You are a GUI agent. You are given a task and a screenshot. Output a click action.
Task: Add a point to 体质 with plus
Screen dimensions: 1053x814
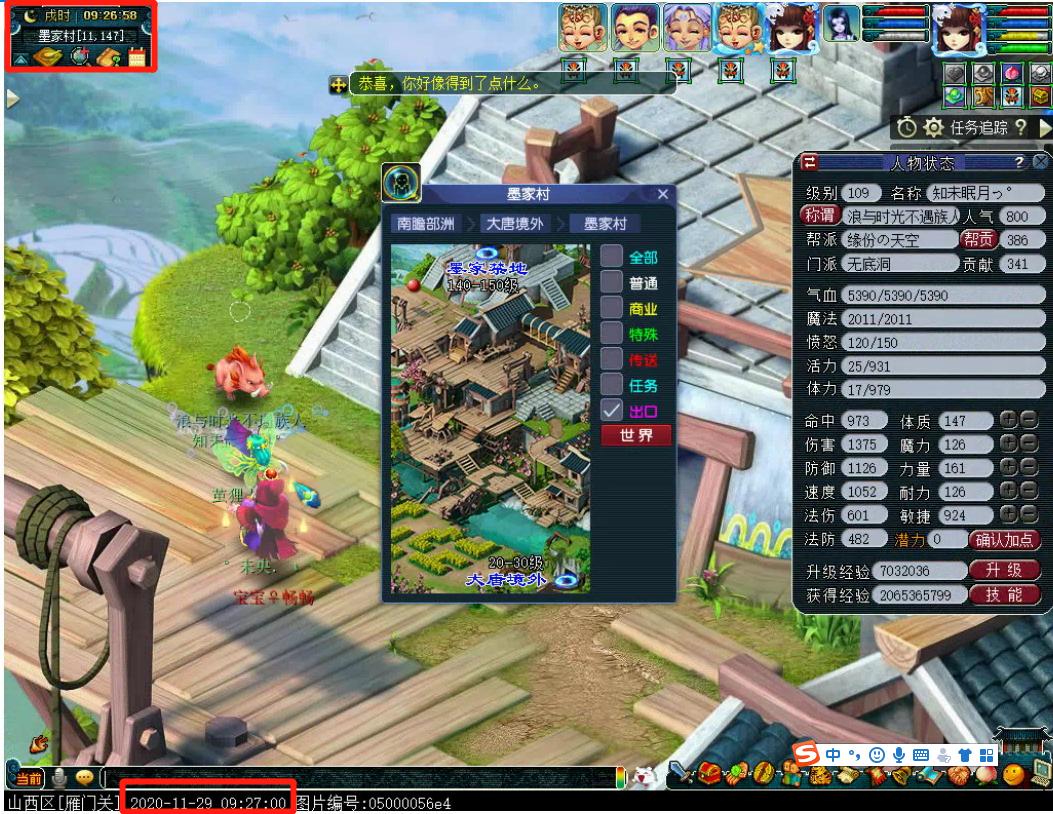[1008, 421]
